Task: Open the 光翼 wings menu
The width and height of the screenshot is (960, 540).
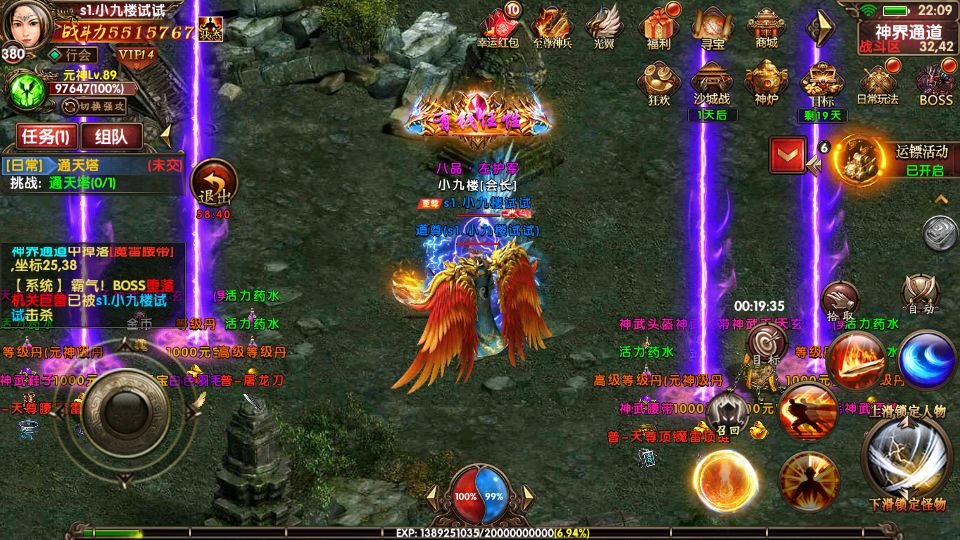Action: (x=604, y=24)
